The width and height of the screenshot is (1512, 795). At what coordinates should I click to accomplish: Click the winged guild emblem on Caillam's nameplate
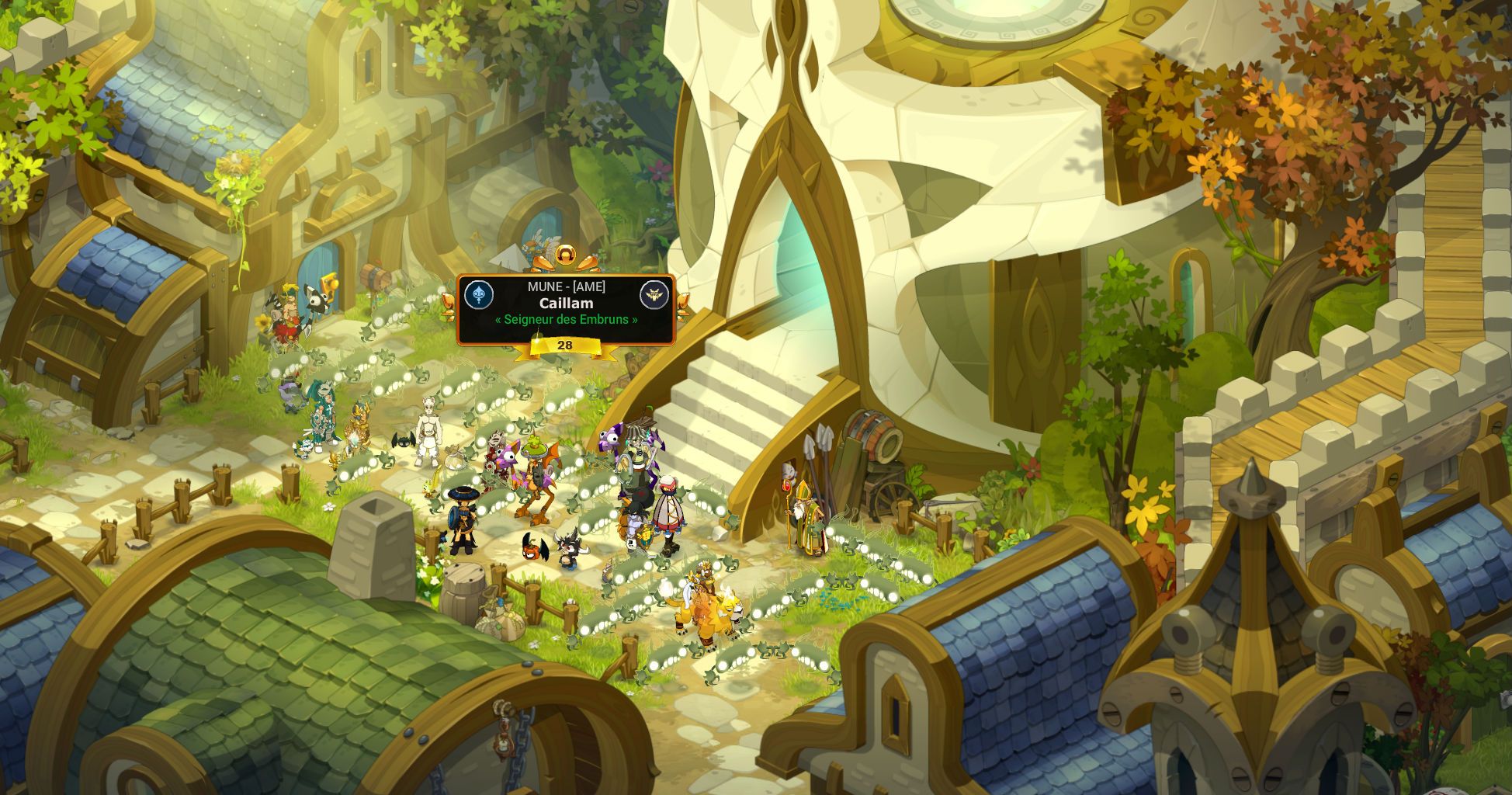point(654,295)
